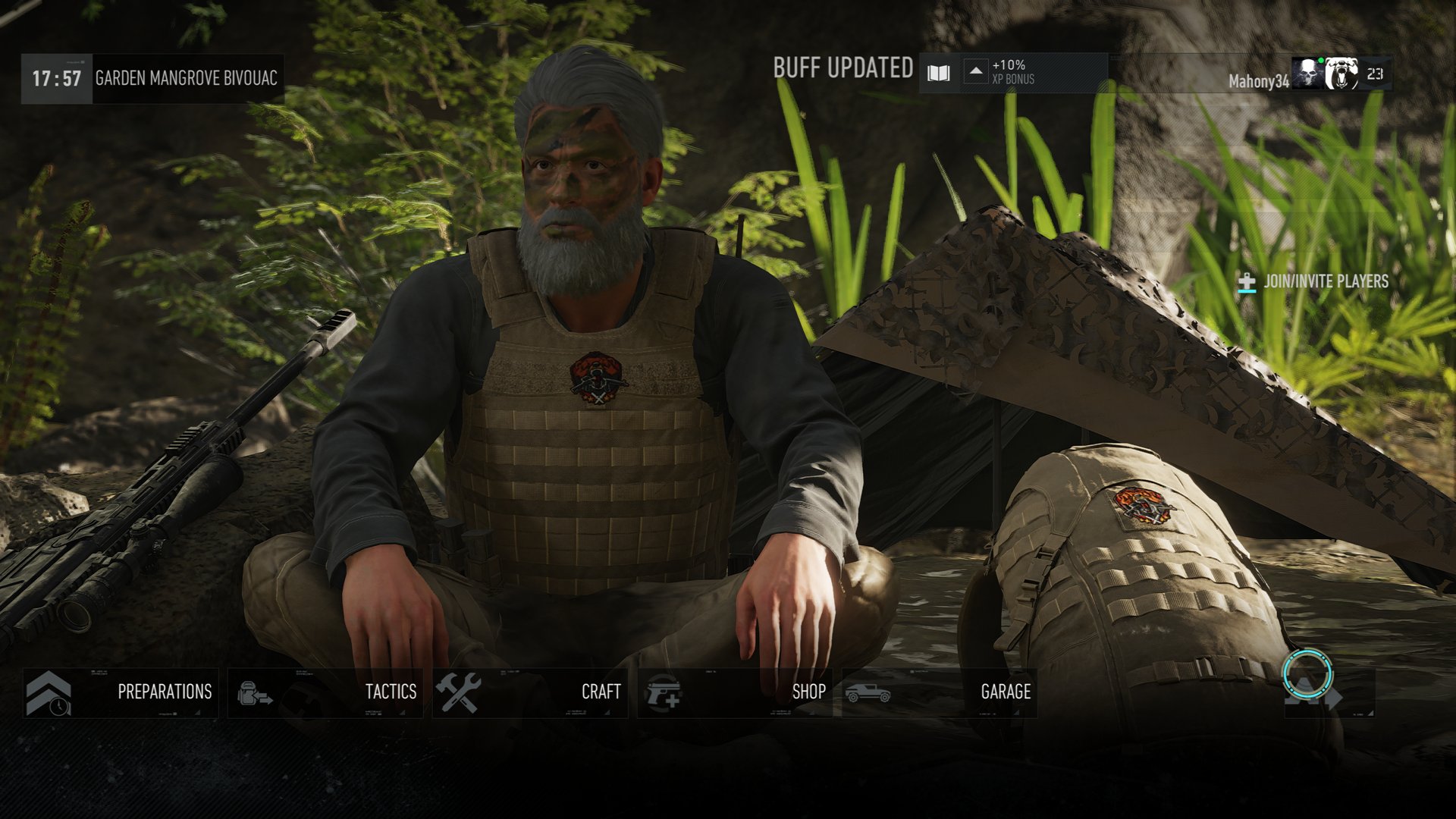Select the Tactics option
Screen dimensions: 1456x819
click(326, 692)
